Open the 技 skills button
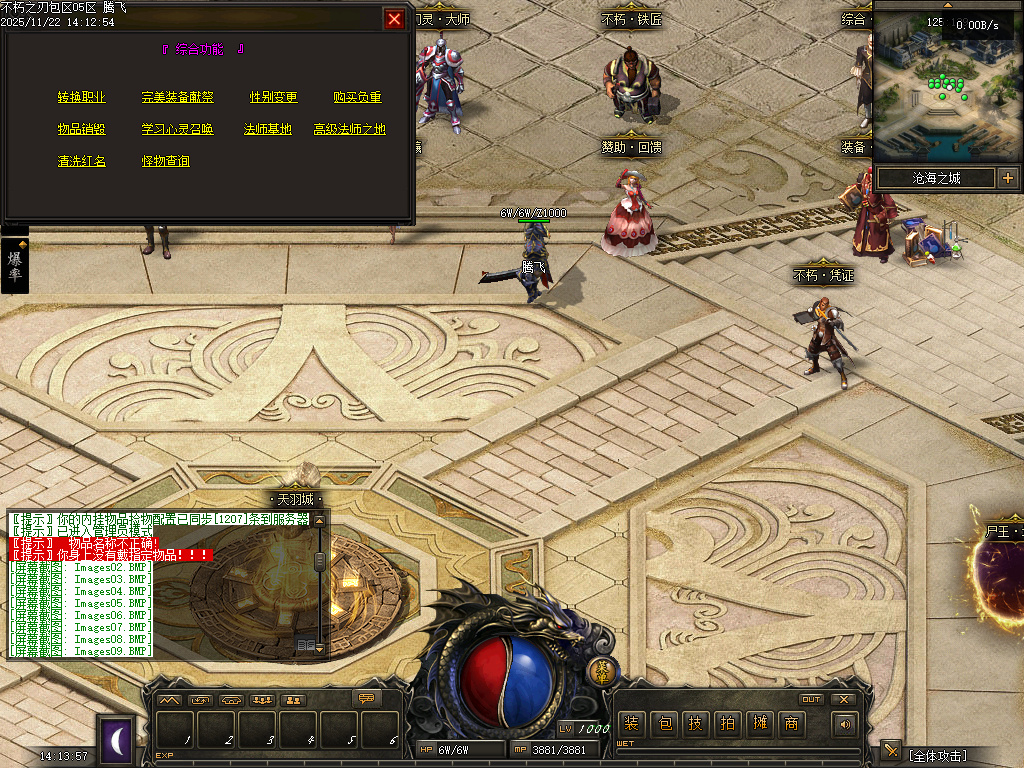 tap(695, 723)
